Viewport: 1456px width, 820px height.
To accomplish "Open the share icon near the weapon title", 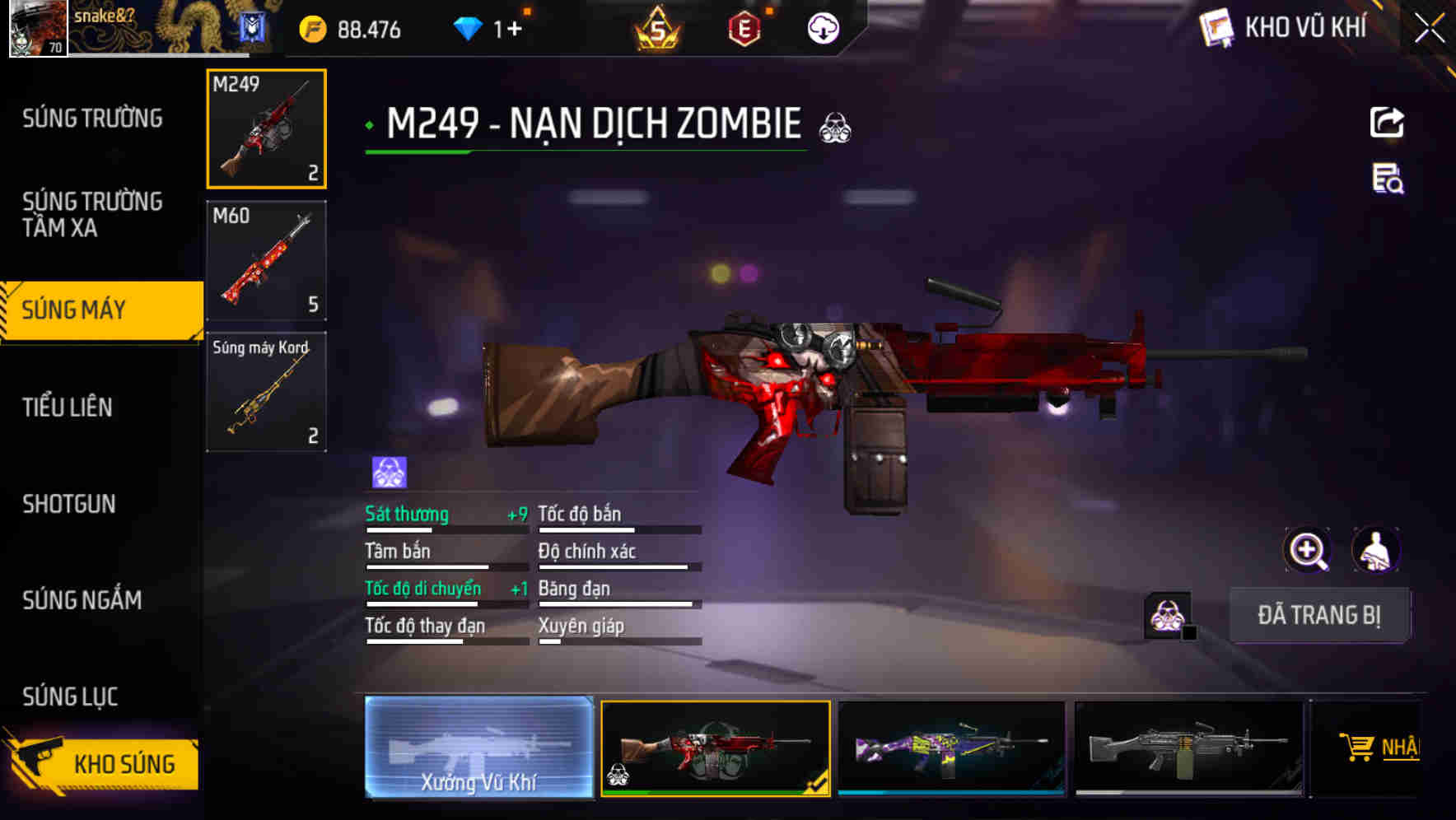I will [1387, 122].
